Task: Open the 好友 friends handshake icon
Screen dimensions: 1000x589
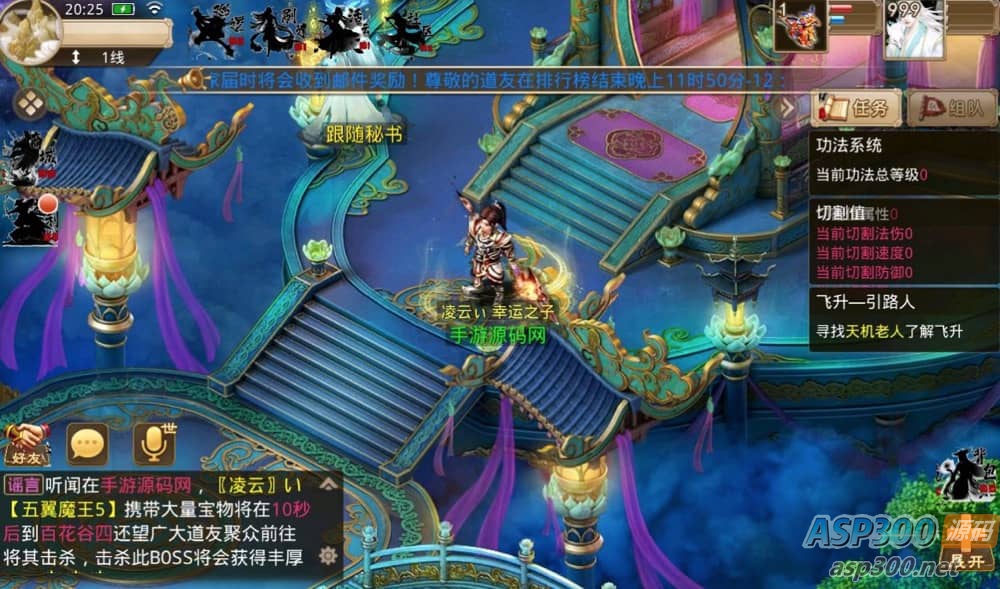Action: [x=26, y=441]
